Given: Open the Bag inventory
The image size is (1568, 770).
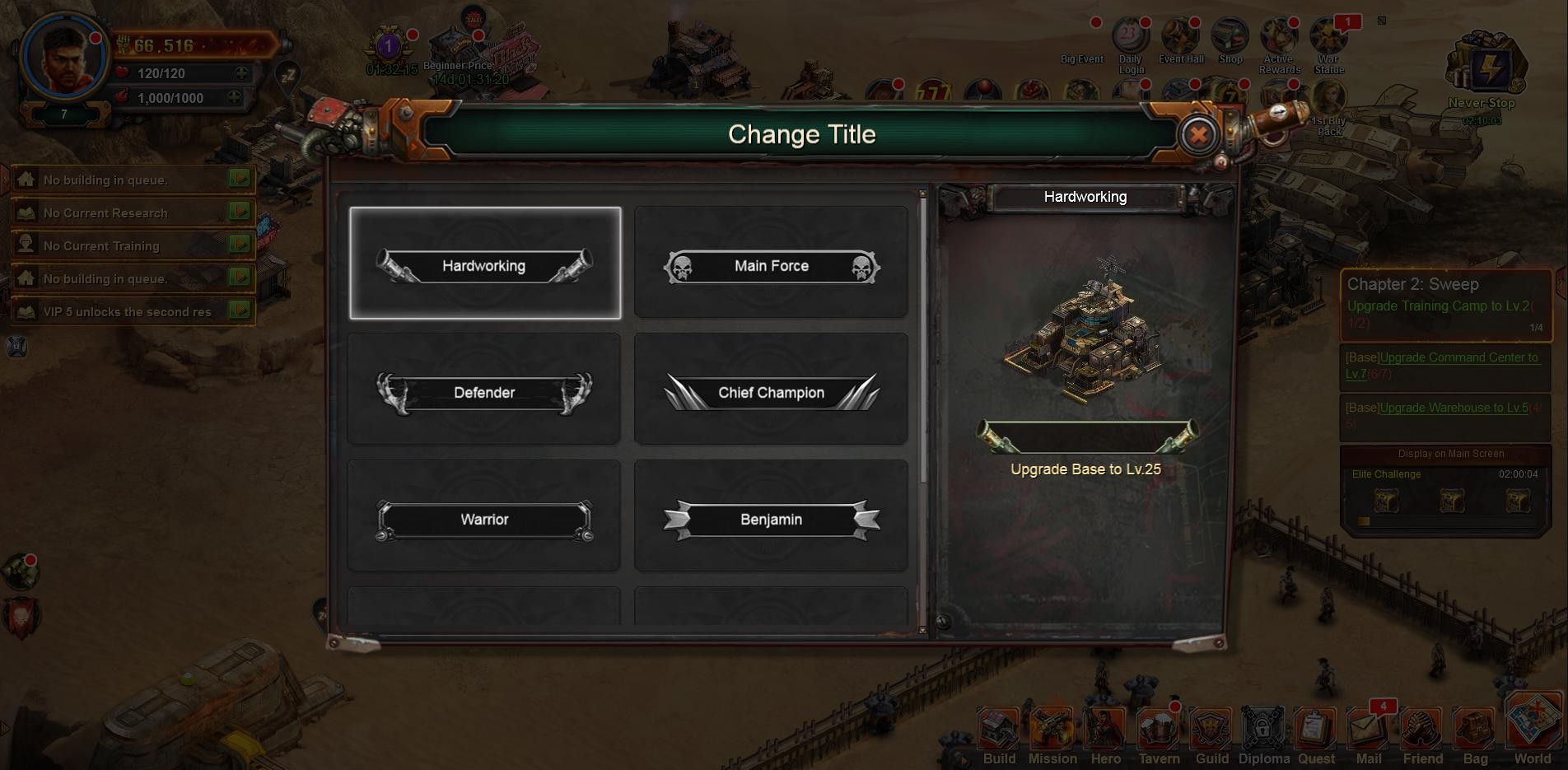Looking at the screenshot, I should click(1475, 735).
